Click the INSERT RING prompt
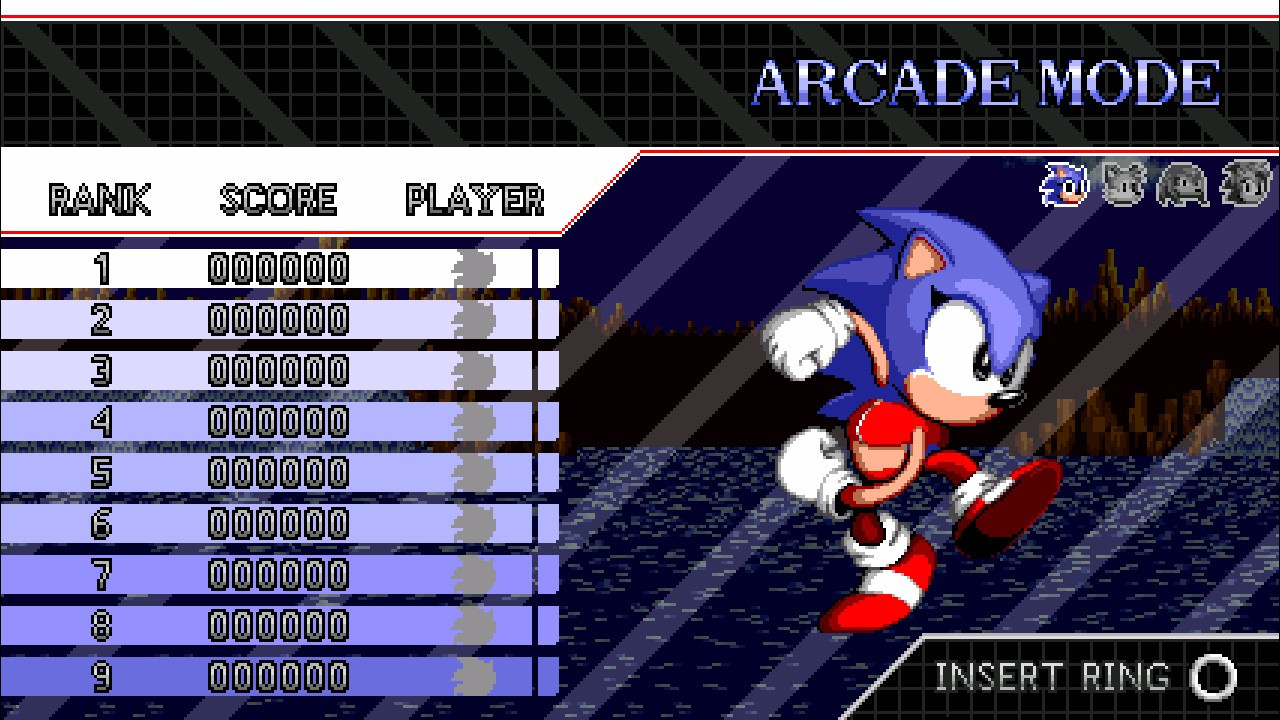 click(x=1050, y=677)
